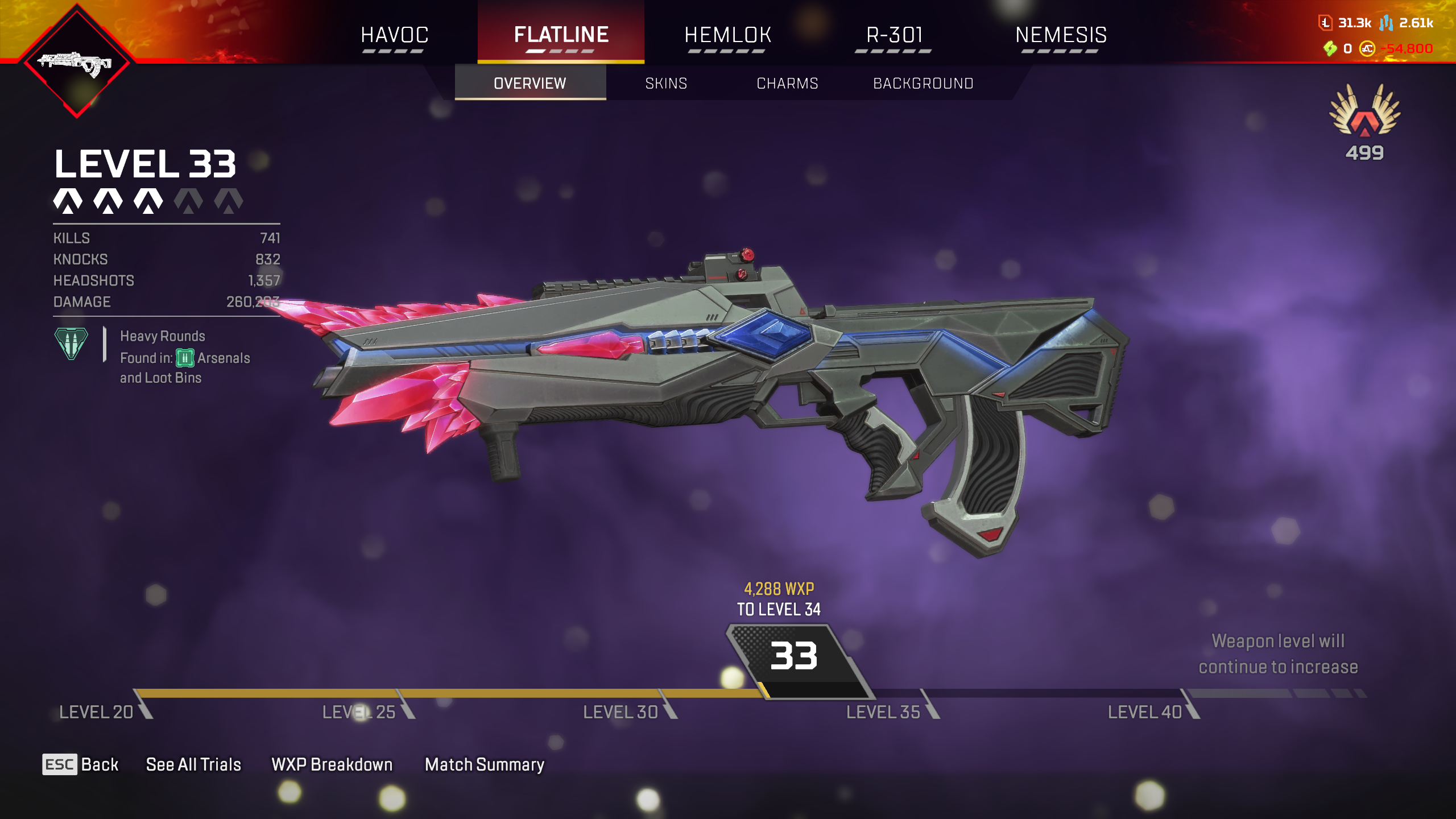This screenshot has width=1456, height=819.
Task: Show the OVERVIEW sub-tab
Action: click(530, 84)
